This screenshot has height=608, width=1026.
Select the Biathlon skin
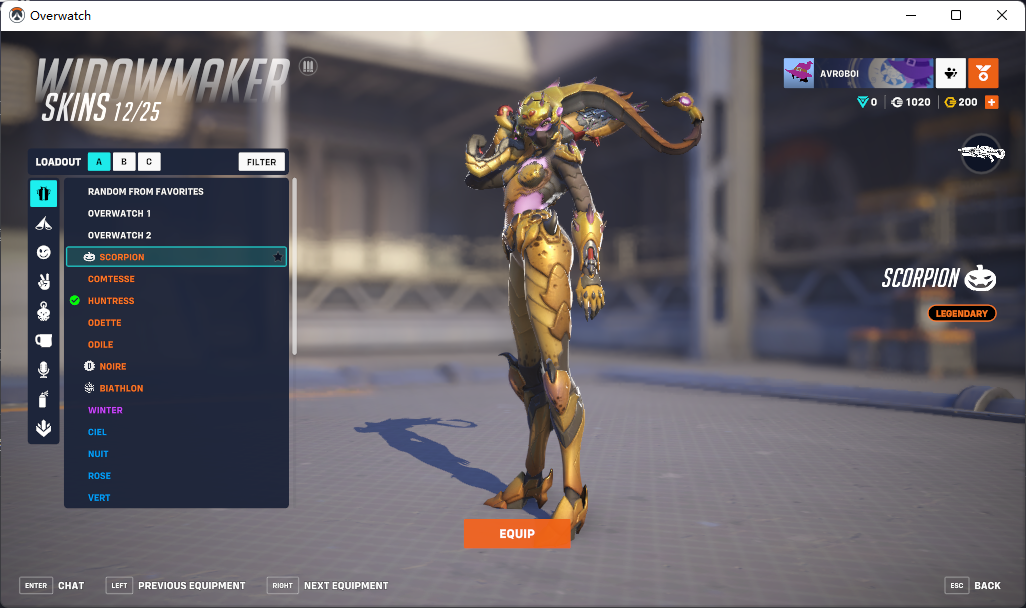tap(121, 389)
